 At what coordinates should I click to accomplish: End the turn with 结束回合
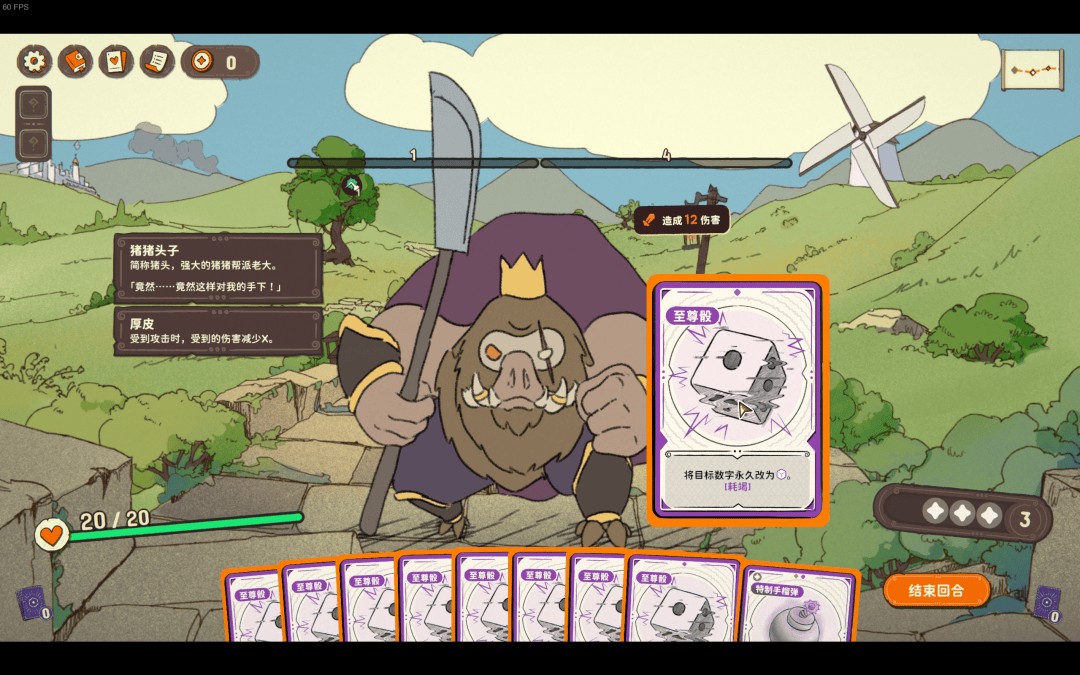(936, 590)
